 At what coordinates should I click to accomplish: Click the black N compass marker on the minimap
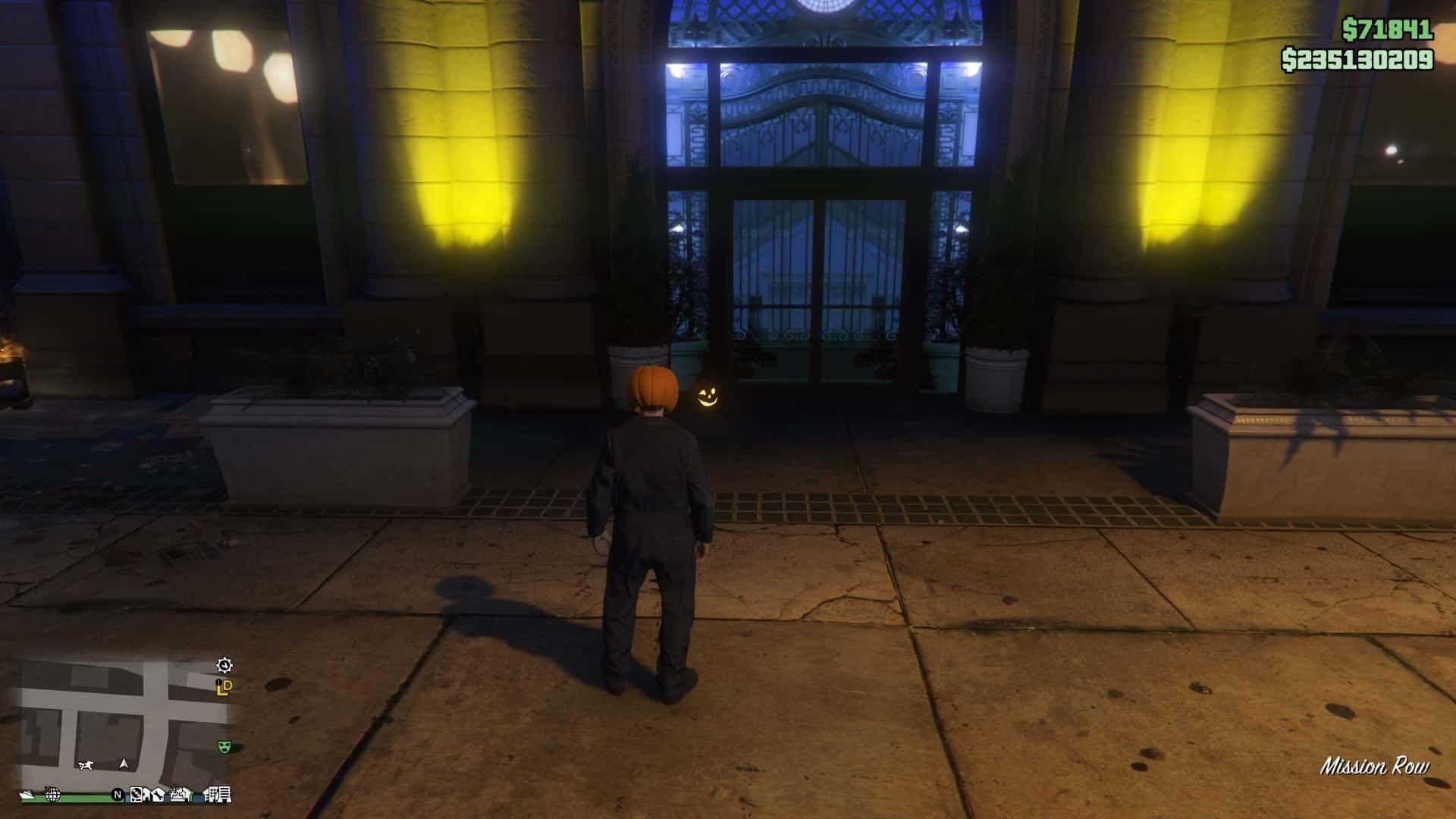tap(118, 795)
